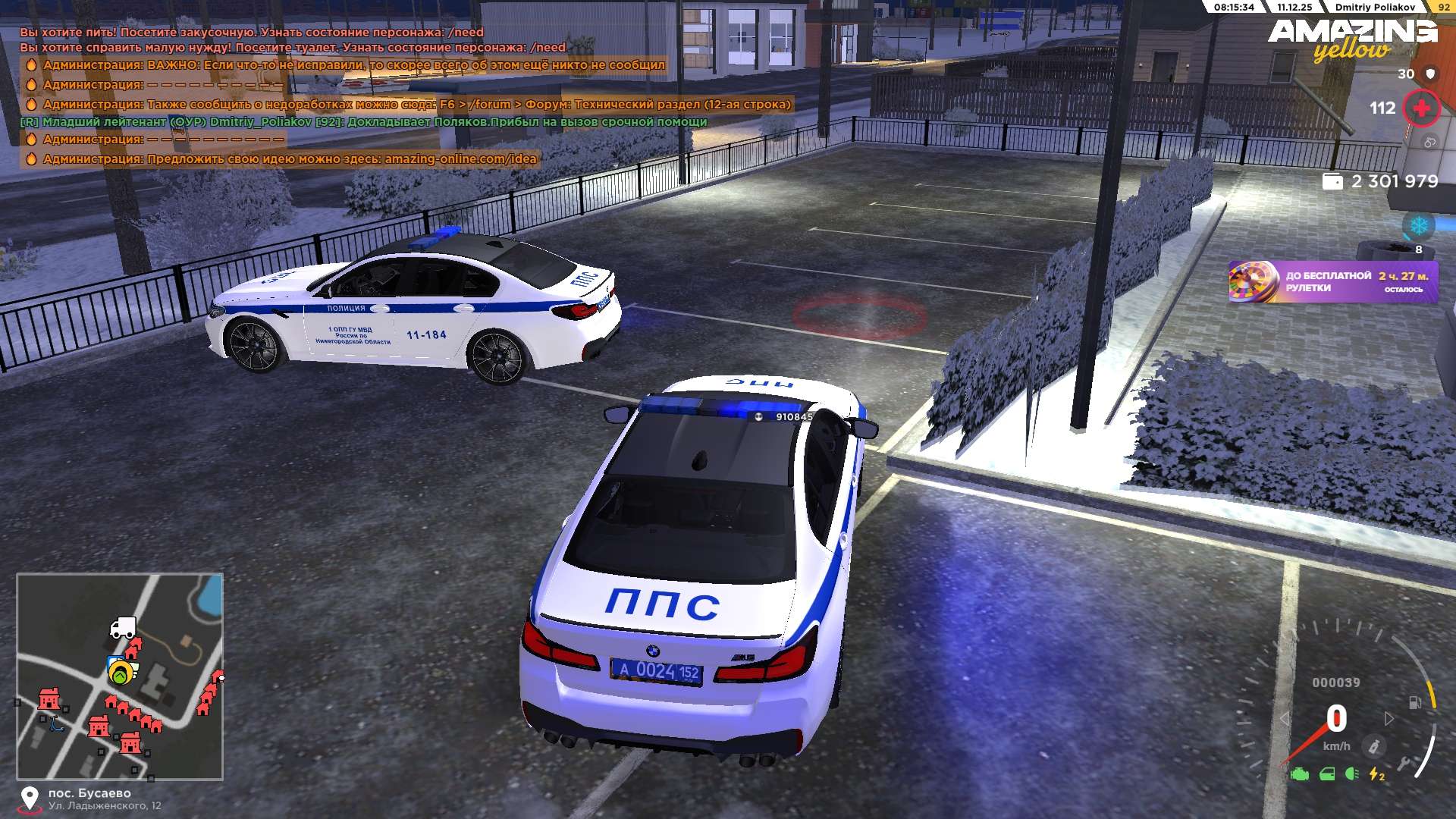Click the yellow lightning bolt indicator
This screenshot has width=1456, height=819.
click(x=1376, y=774)
